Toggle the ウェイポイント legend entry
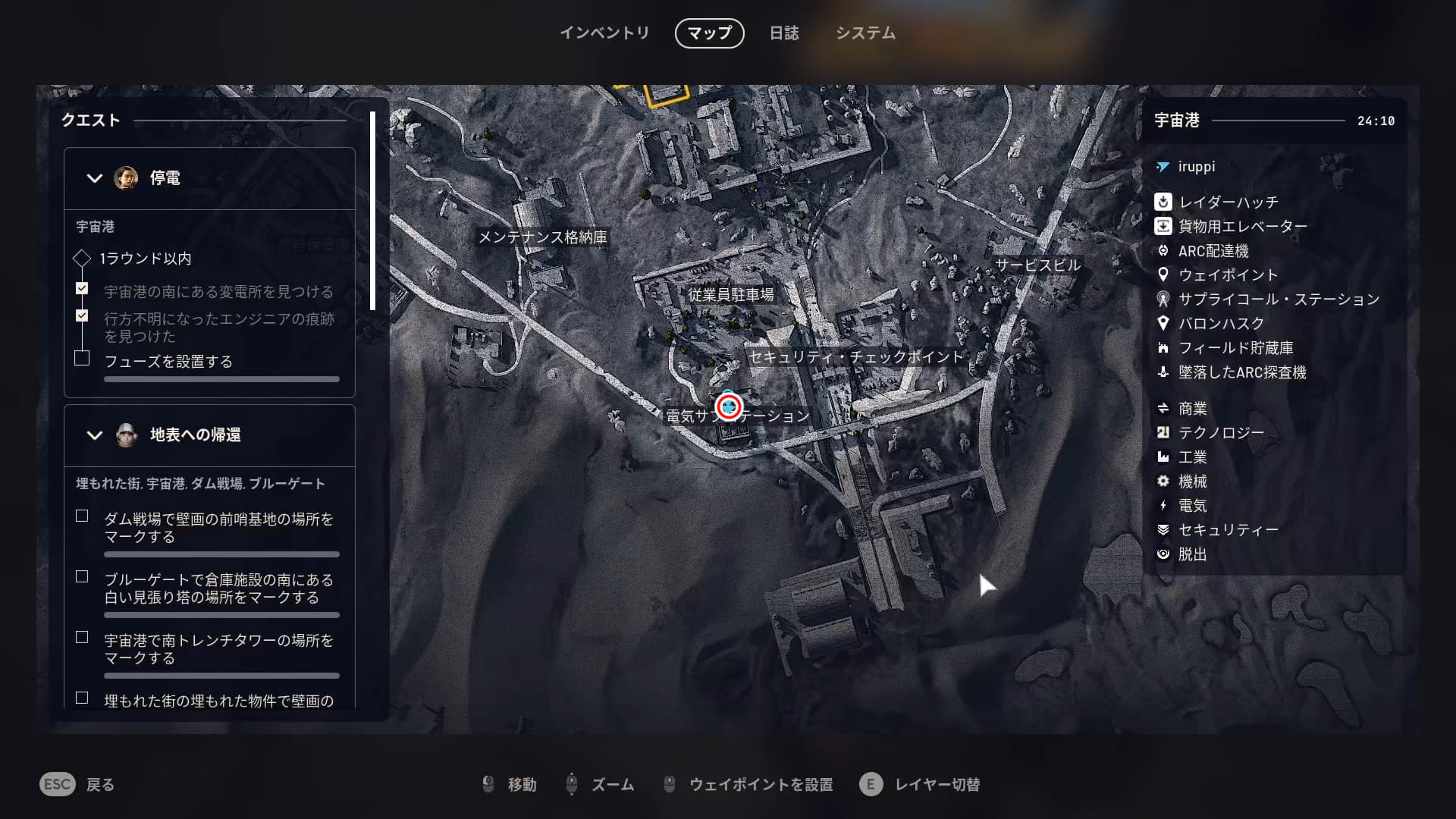The height and width of the screenshot is (819, 1456). 1228,275
